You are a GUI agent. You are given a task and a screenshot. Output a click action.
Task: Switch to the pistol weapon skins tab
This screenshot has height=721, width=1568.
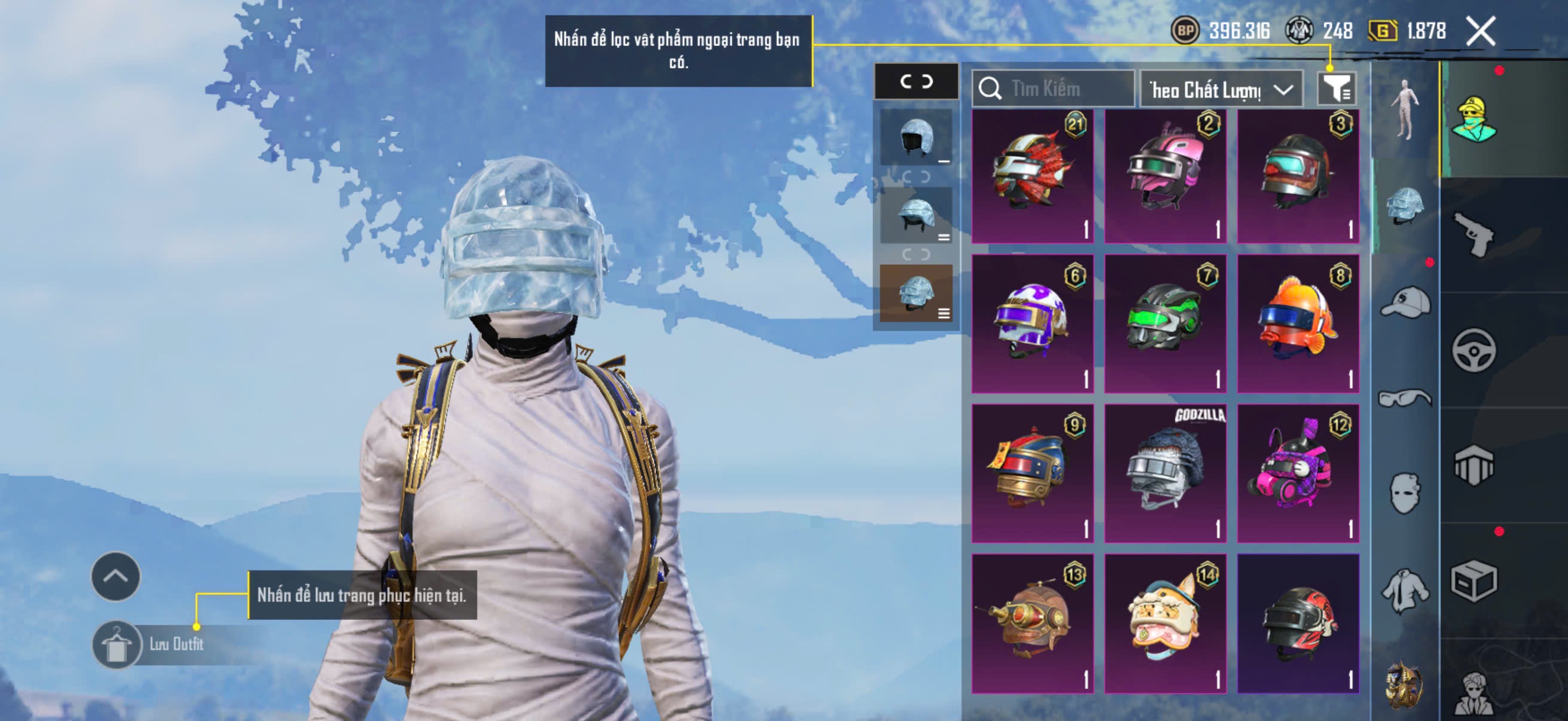tap(1473, 235)
